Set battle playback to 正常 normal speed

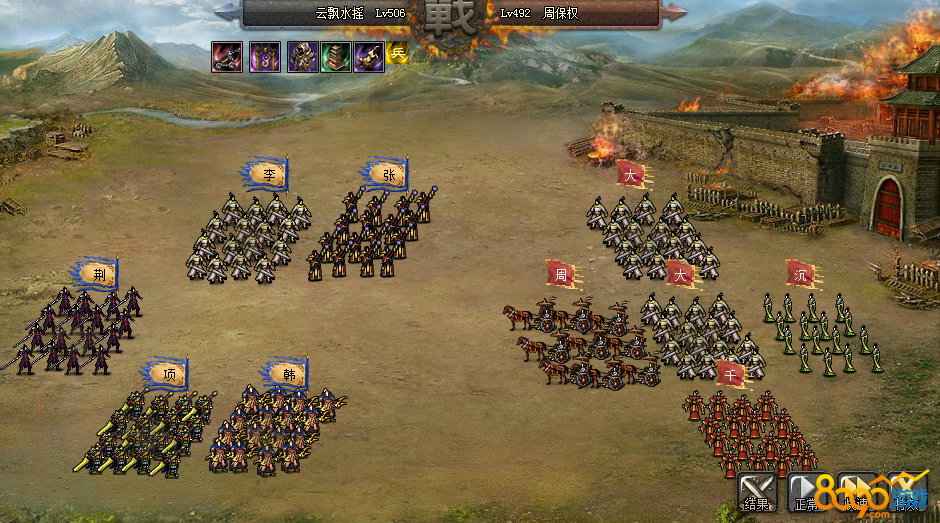click(x=807, y=491)
